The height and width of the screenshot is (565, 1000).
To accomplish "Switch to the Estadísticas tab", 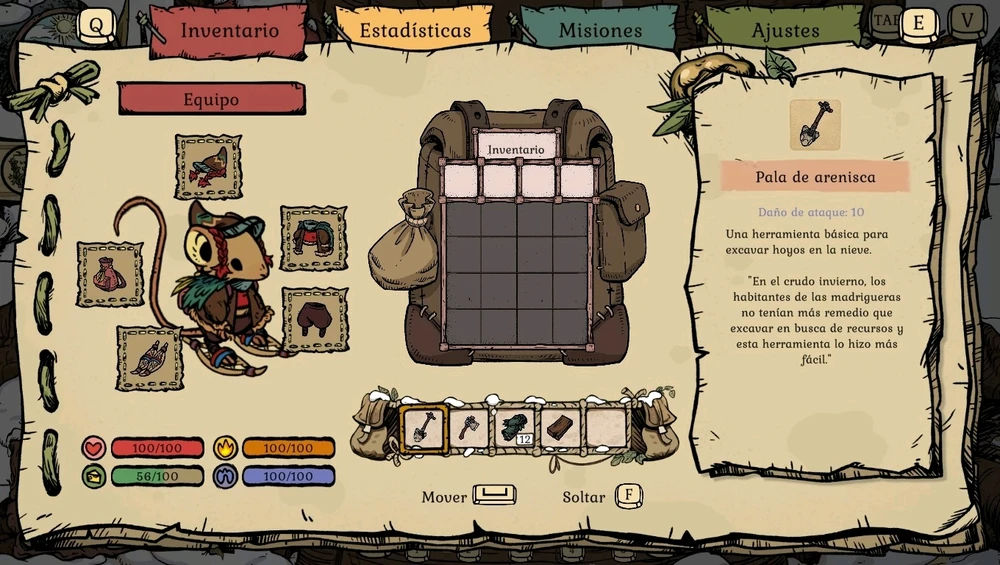I will pos(414,30).
